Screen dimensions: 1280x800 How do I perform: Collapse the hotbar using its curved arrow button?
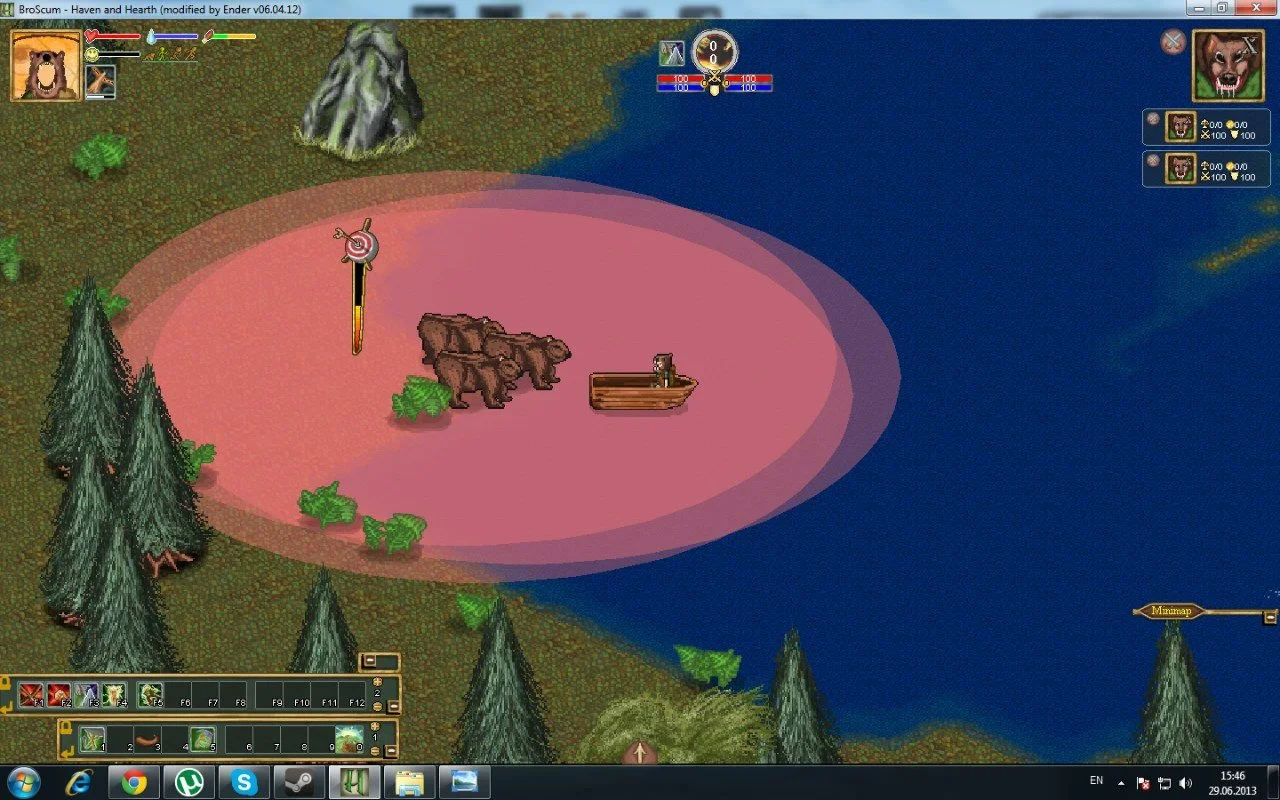[7, 707]
